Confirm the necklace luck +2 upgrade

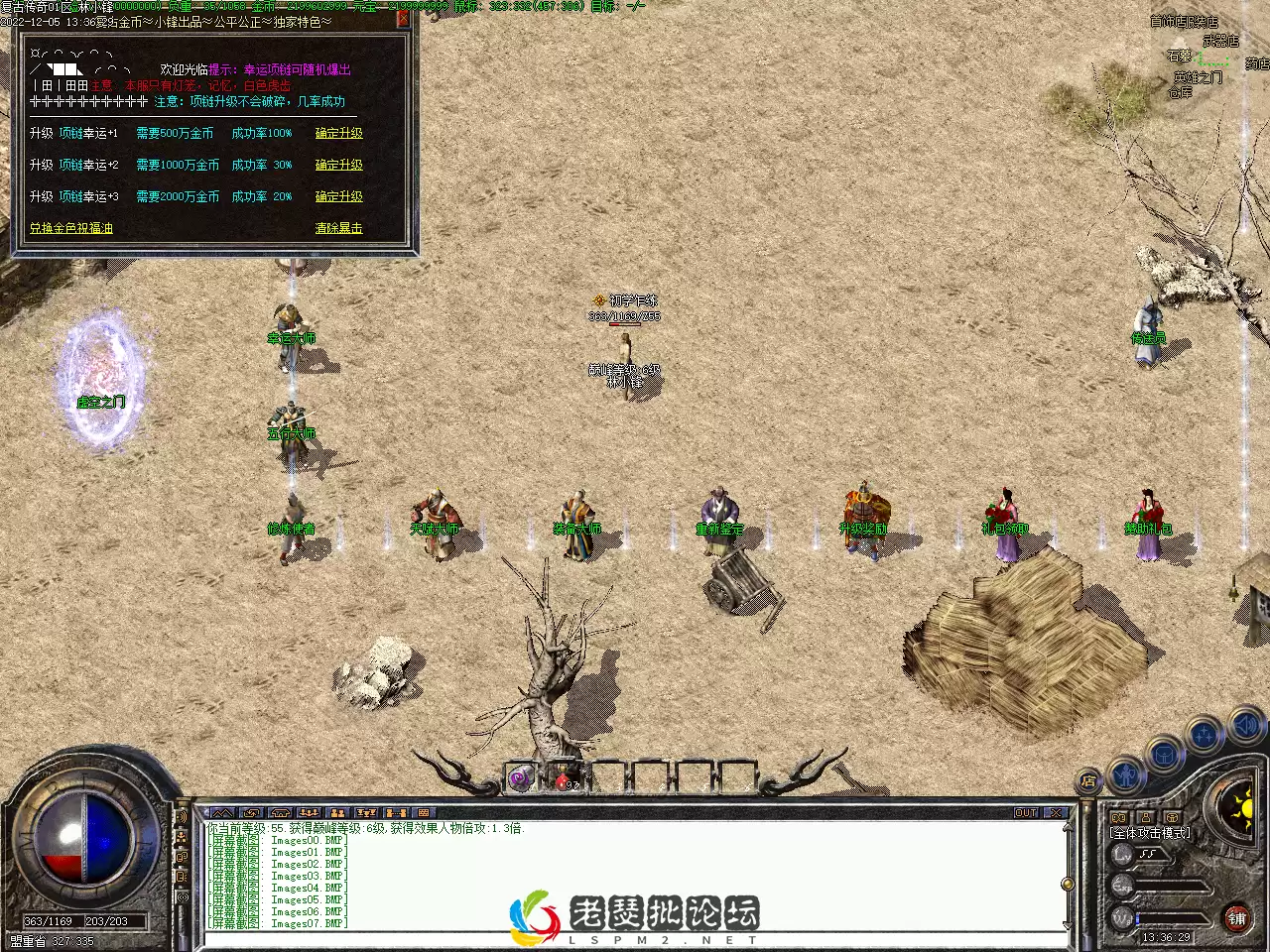tap(338, 165)
